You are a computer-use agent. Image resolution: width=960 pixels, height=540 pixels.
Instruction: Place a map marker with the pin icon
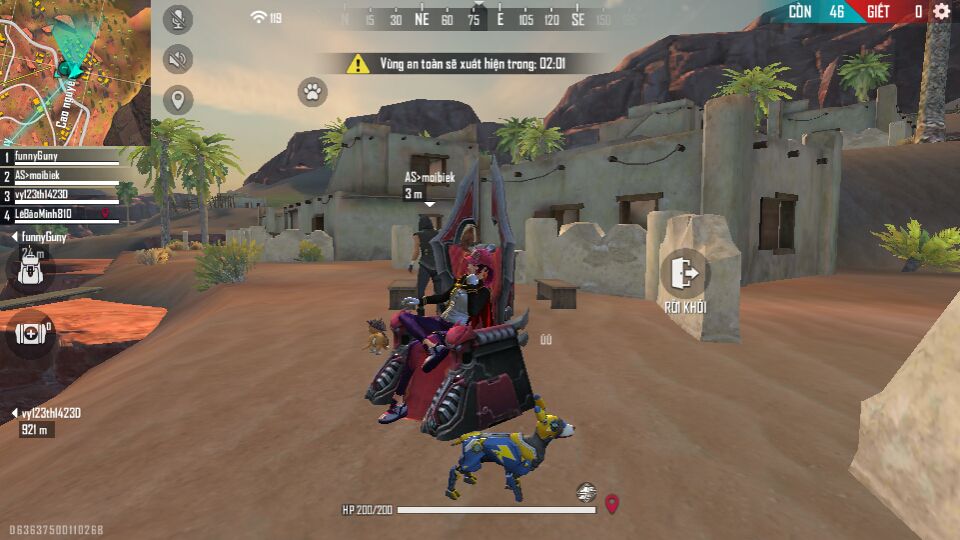[178, 100]
